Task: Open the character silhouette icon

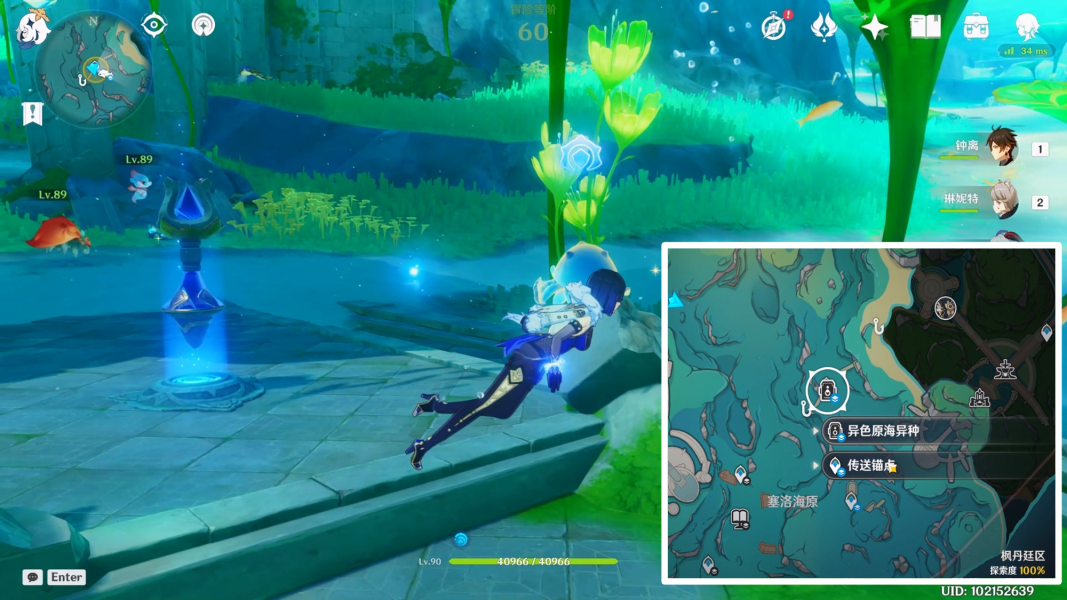Action: (1027, 27)
